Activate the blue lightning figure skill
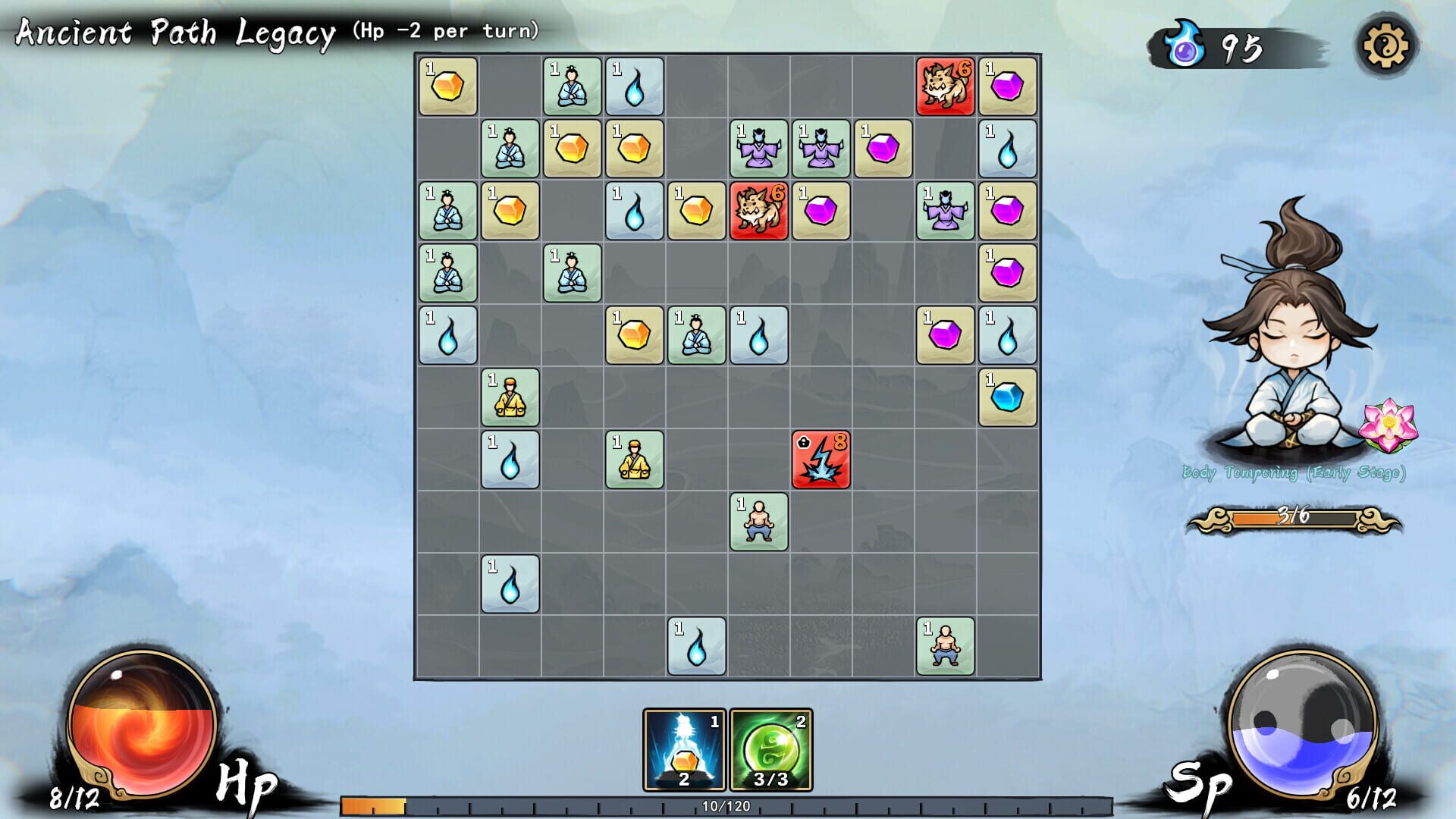 [684, 749]
